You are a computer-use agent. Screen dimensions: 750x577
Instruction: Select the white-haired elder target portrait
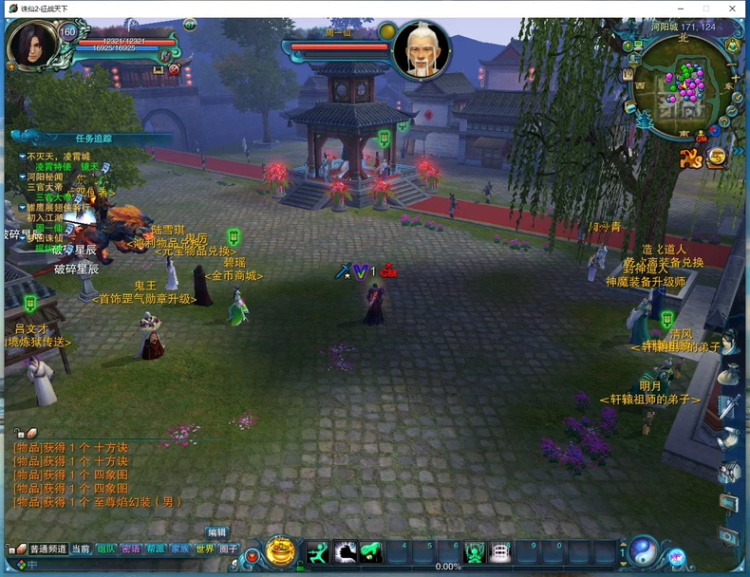(421, 50)
